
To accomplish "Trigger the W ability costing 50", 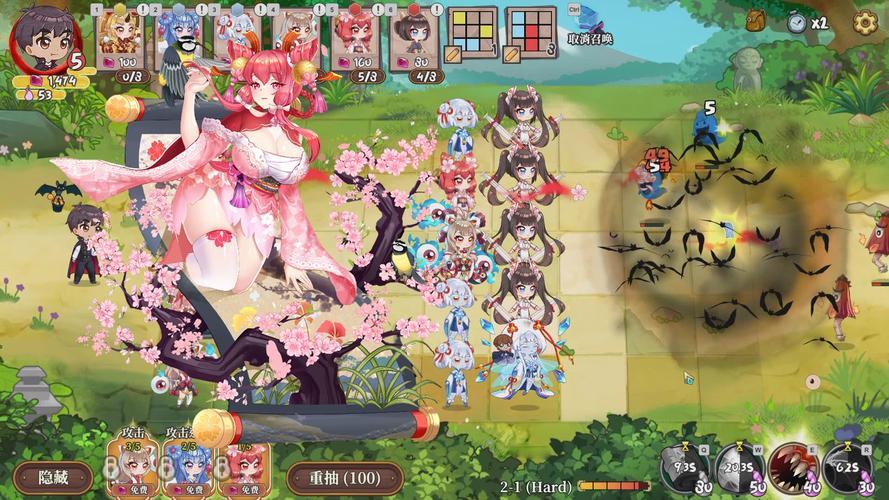I will tap(739, 467).
